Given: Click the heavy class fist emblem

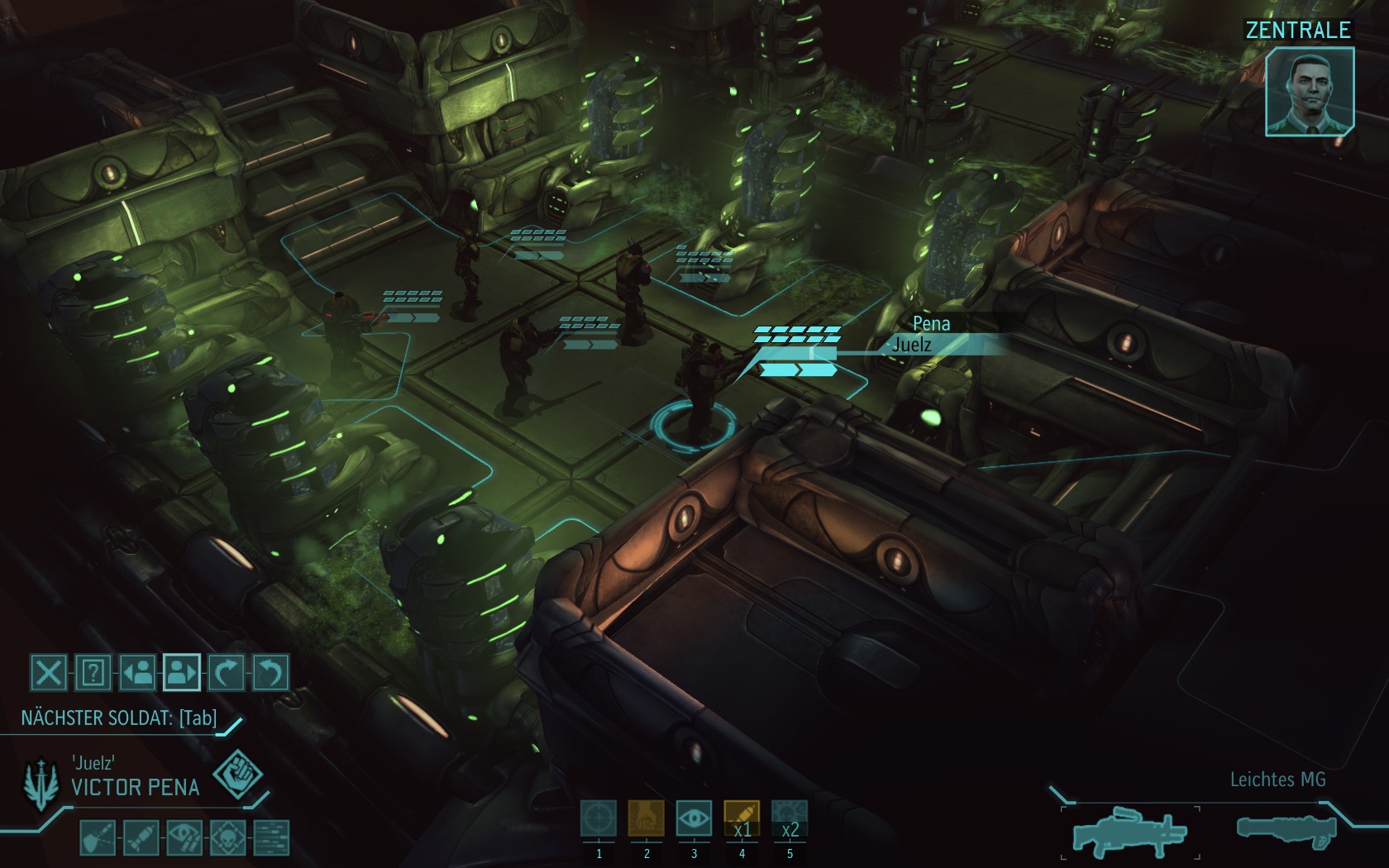Looking at the screenshot, I should click(x=237, y=775).
